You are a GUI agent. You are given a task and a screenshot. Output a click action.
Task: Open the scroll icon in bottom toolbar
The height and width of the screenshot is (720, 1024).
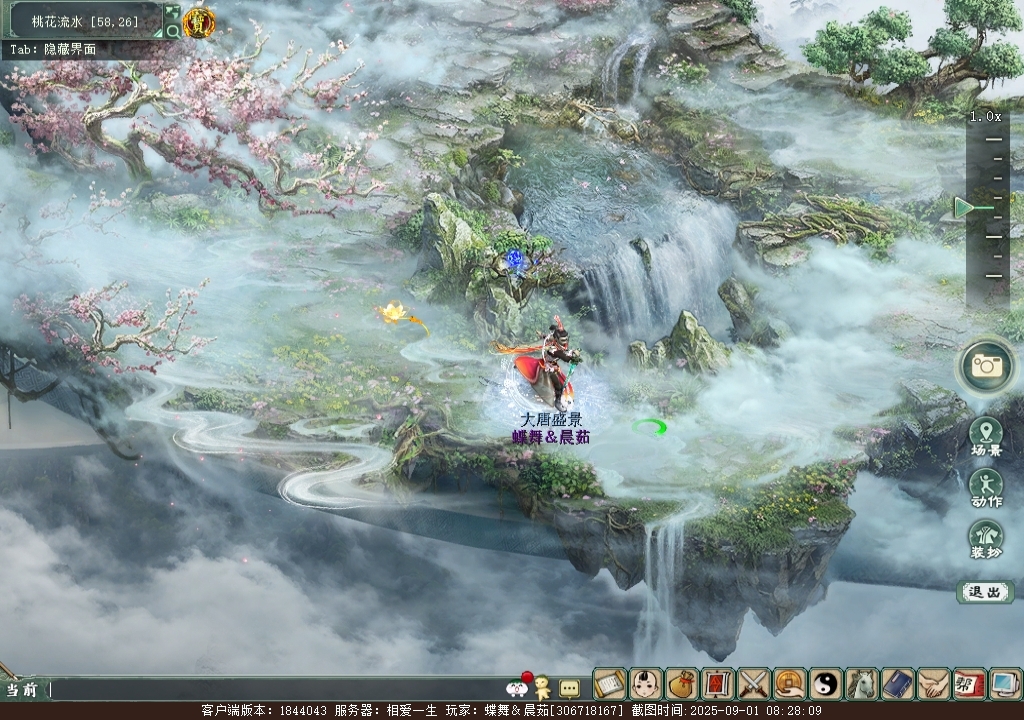point(609,684)
